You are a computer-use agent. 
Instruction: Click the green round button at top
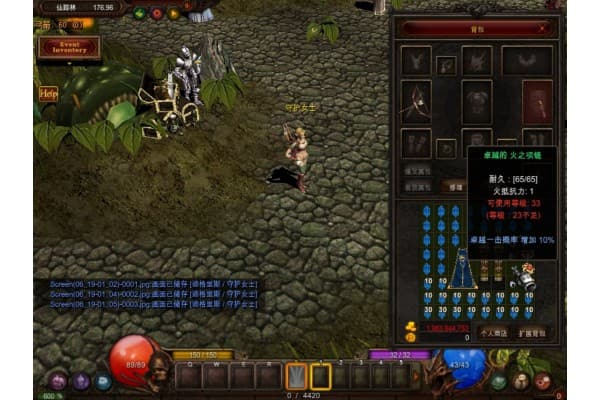pyautogui.click(x=140, y=14)
